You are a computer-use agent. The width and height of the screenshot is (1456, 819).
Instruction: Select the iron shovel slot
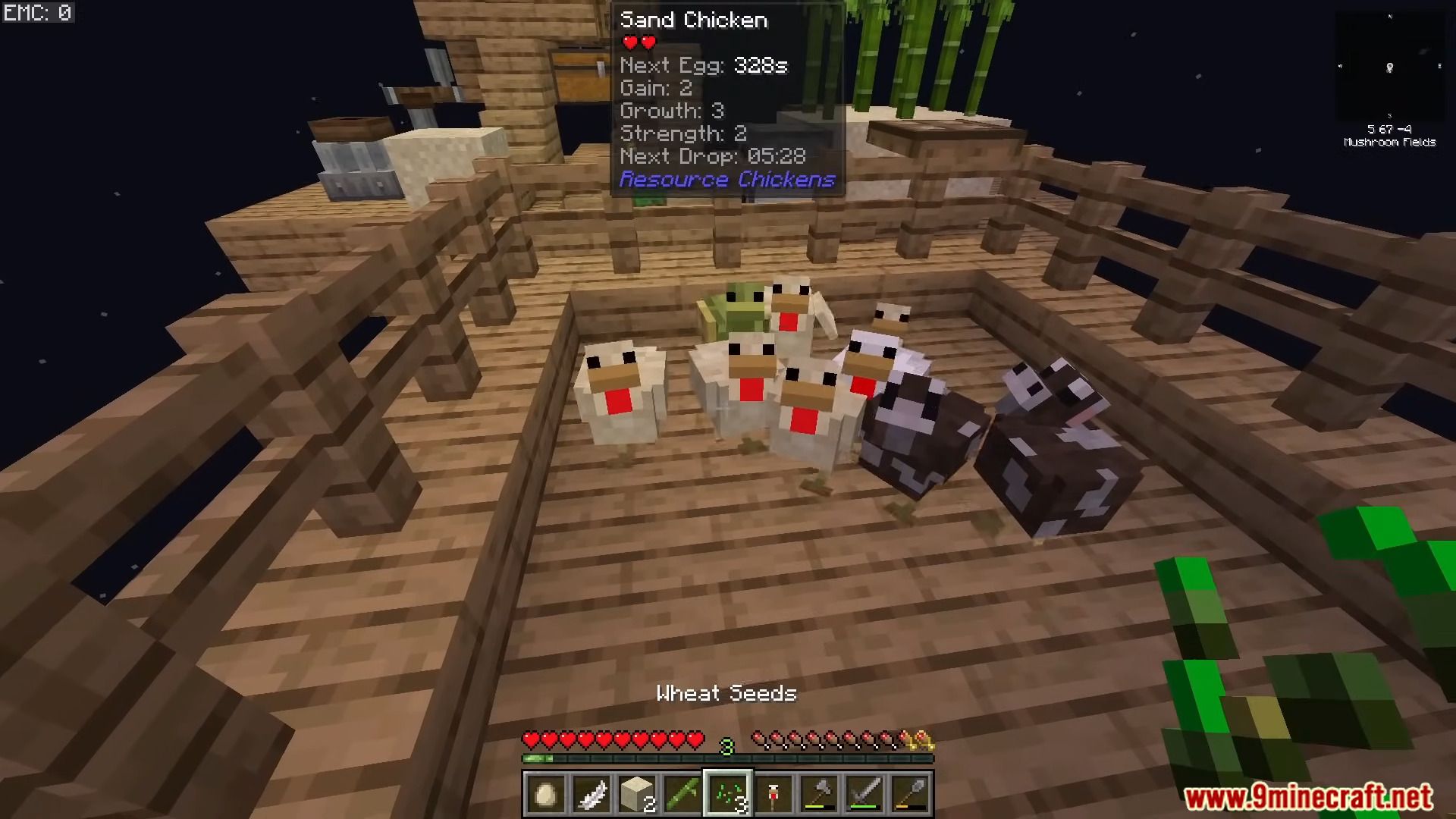coord(909,794)
